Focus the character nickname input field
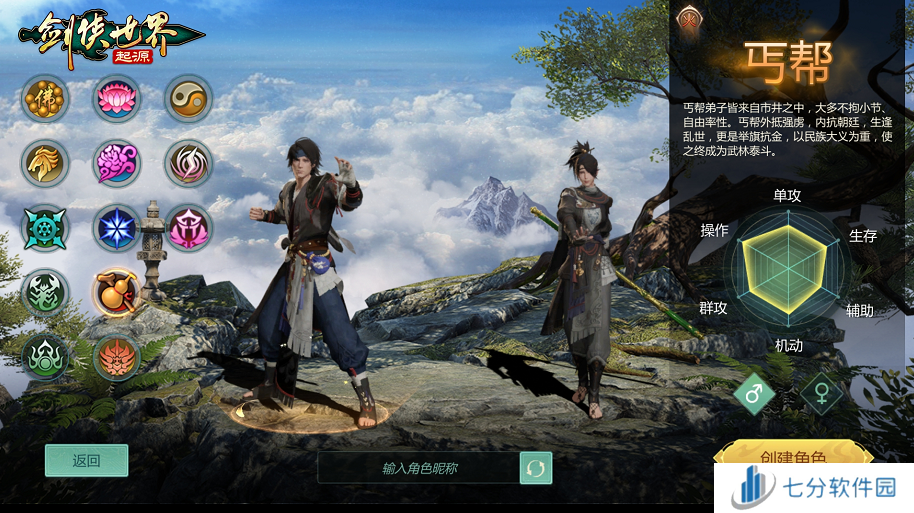Image resolution: width=914 pixels, height=513 pixels. [x=420, y=467]
